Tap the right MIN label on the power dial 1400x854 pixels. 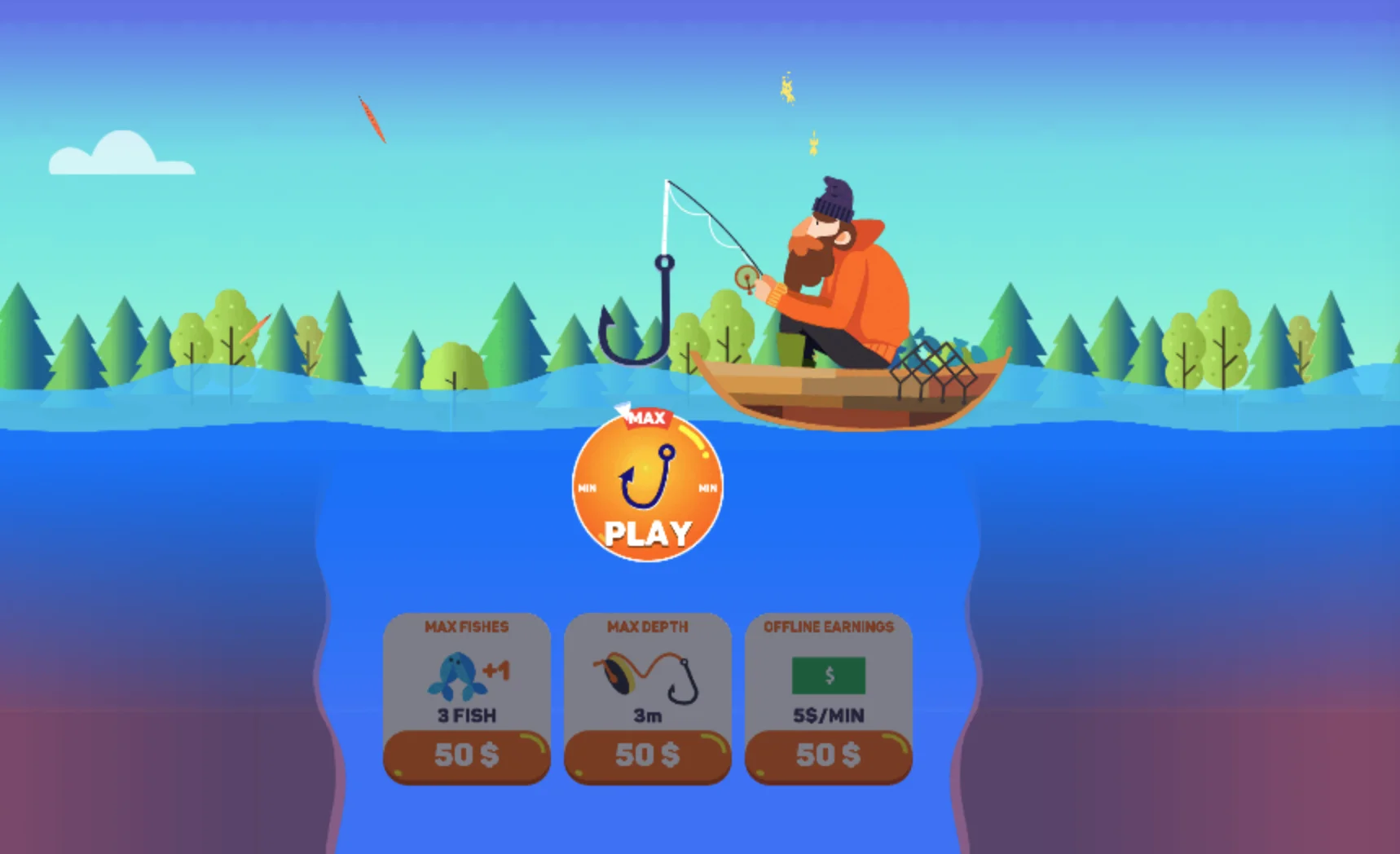(x=707, y=487)
